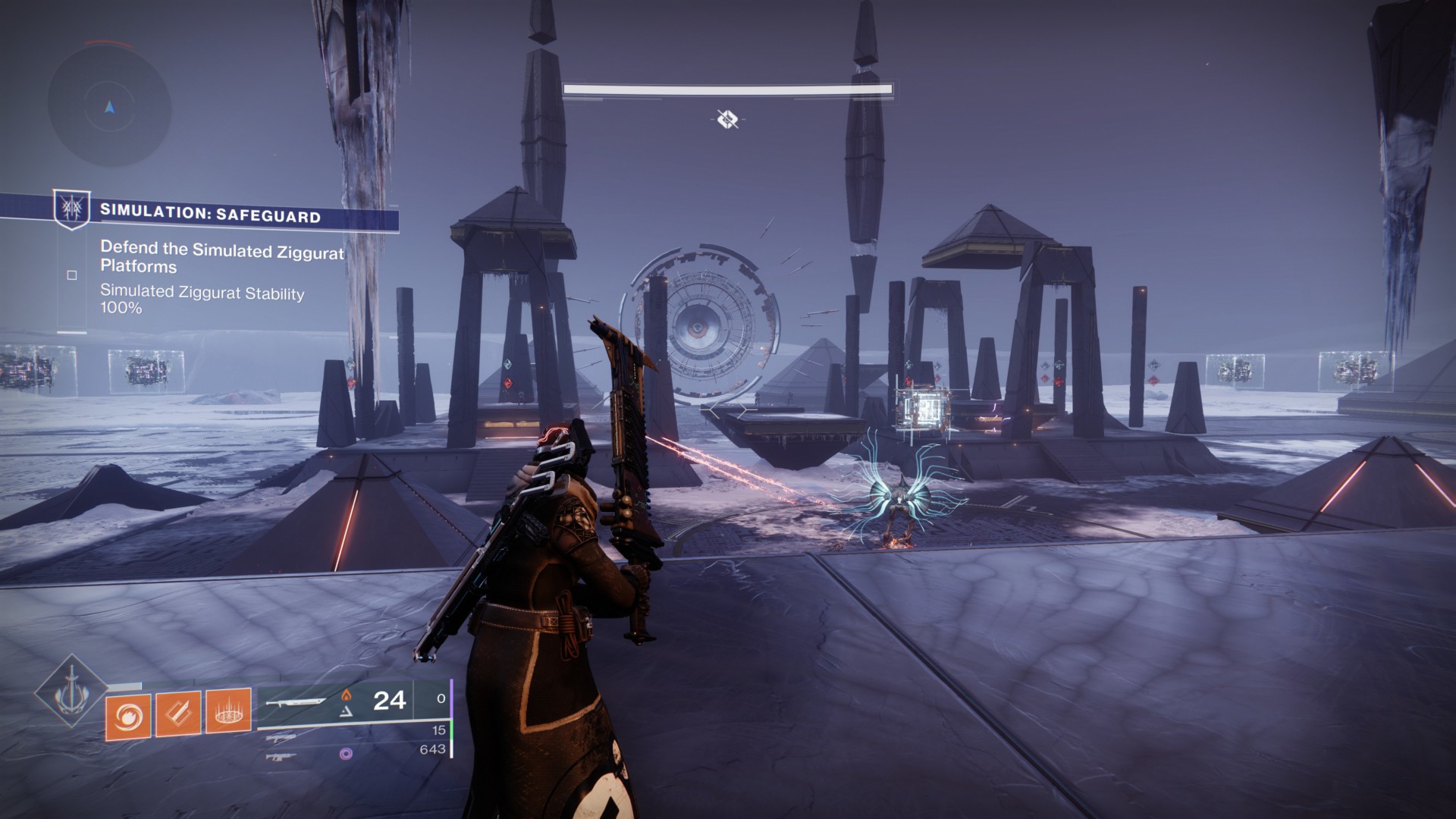The width and height of the screenshot is (1456, 819).
Task: Click the circular radar
Action: click(x=109, y=106)
